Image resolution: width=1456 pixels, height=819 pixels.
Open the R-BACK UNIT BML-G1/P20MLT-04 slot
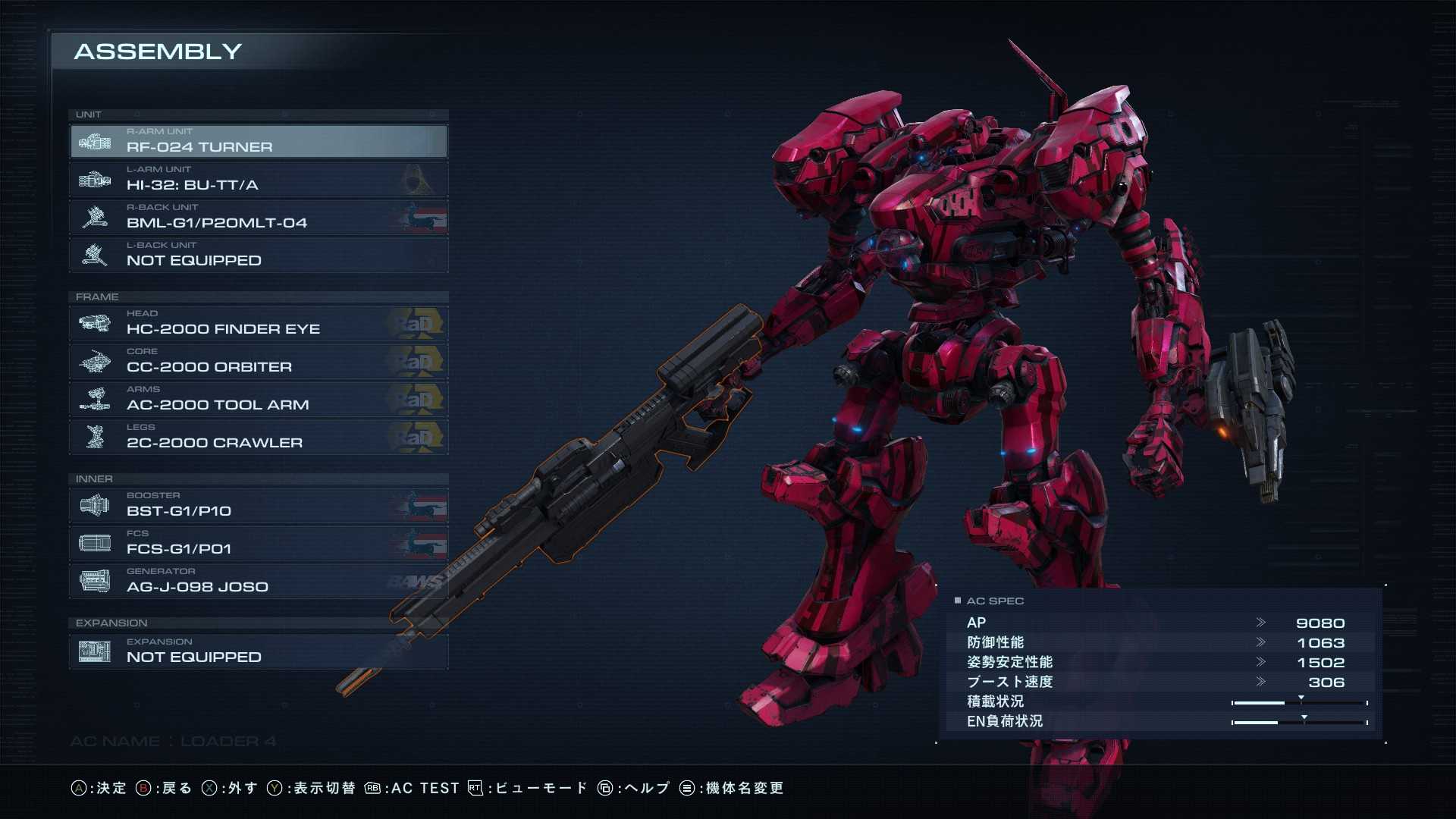click(x=258, y=218)
